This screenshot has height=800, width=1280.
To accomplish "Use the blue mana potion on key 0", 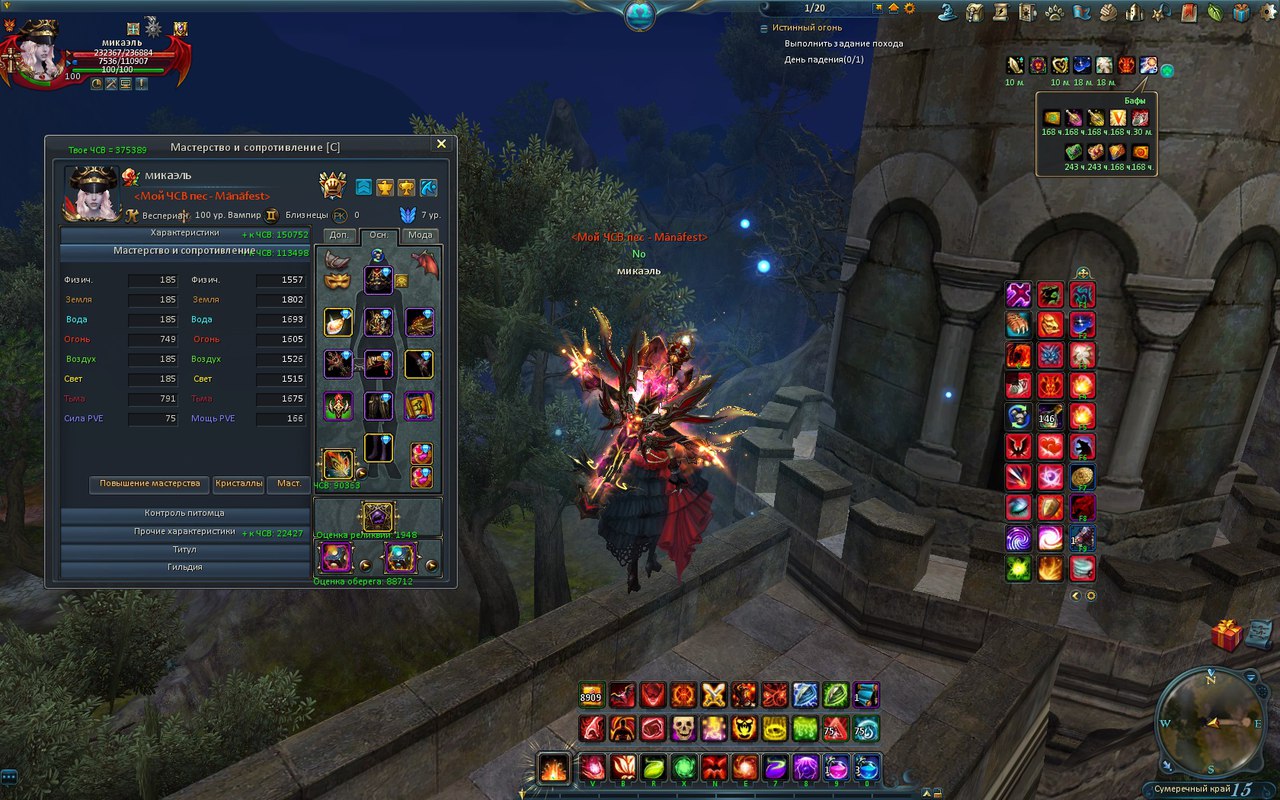I will (867, 768).
